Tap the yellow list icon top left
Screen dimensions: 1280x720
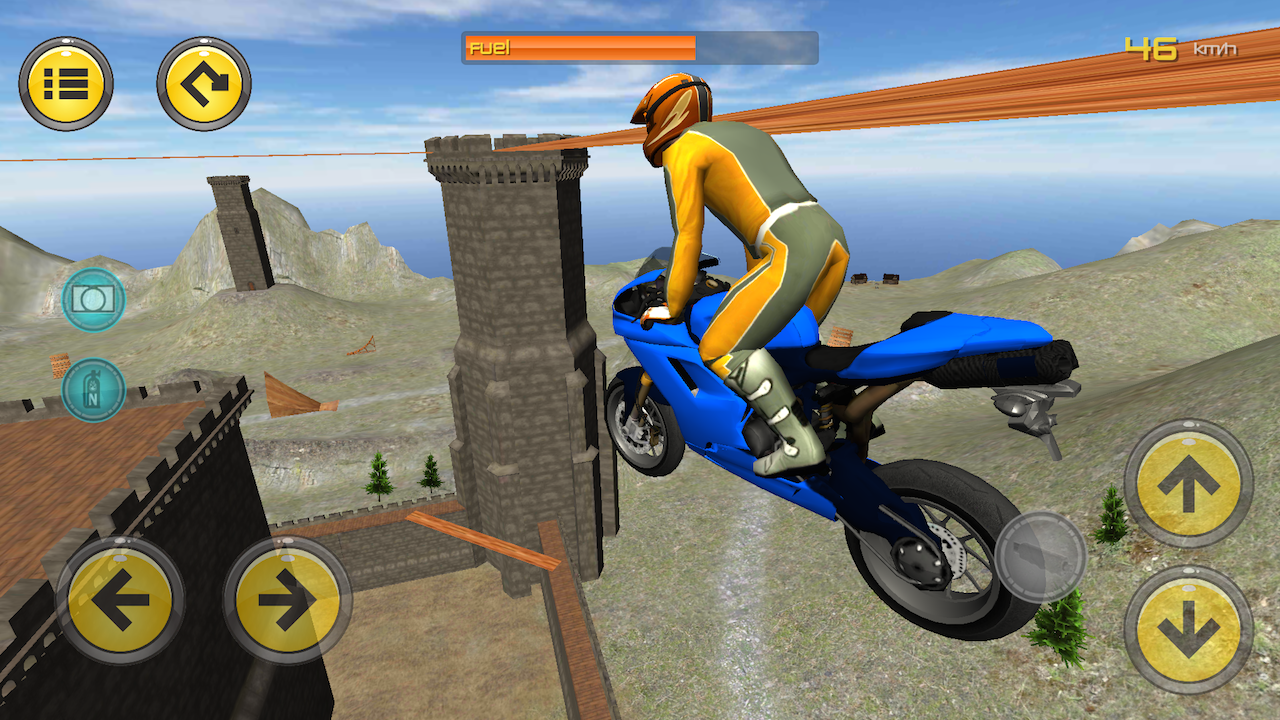coord(68,84)
